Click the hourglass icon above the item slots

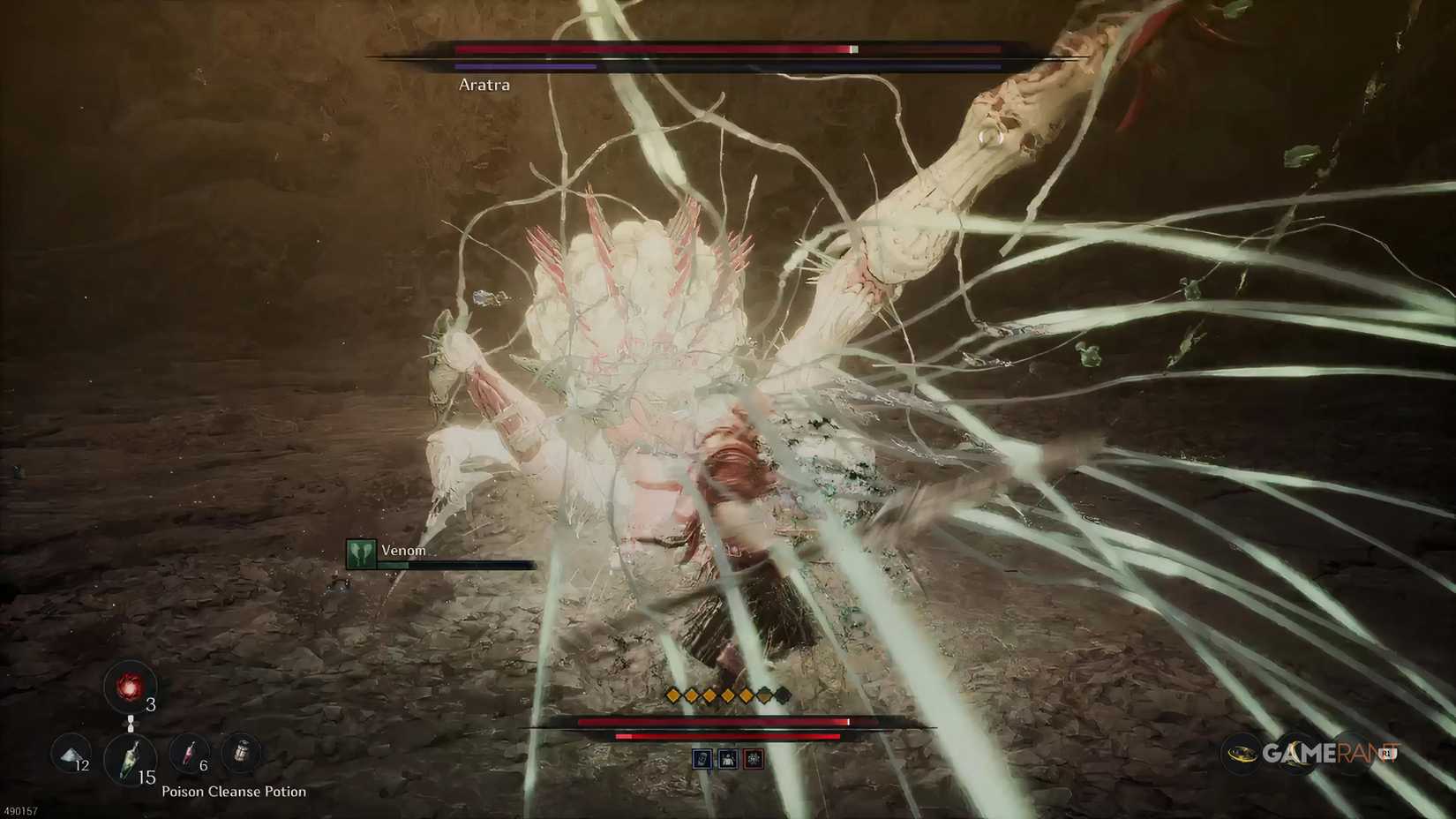point(131,724)
